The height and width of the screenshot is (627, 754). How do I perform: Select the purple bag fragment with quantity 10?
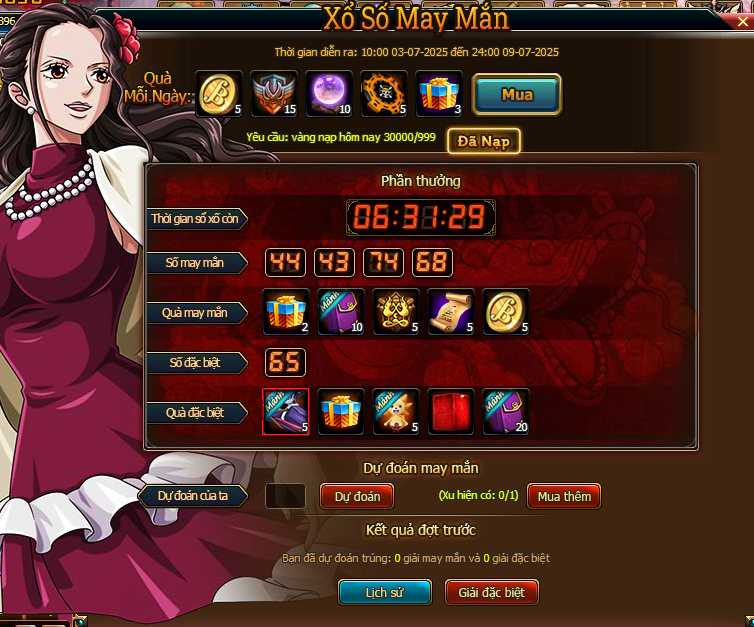tap(341, 312)
